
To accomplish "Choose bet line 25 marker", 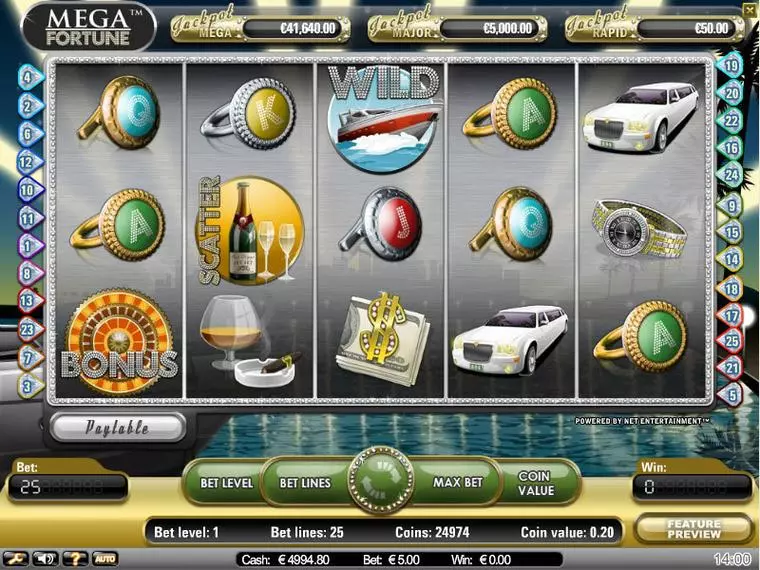I will coord(731,342).
